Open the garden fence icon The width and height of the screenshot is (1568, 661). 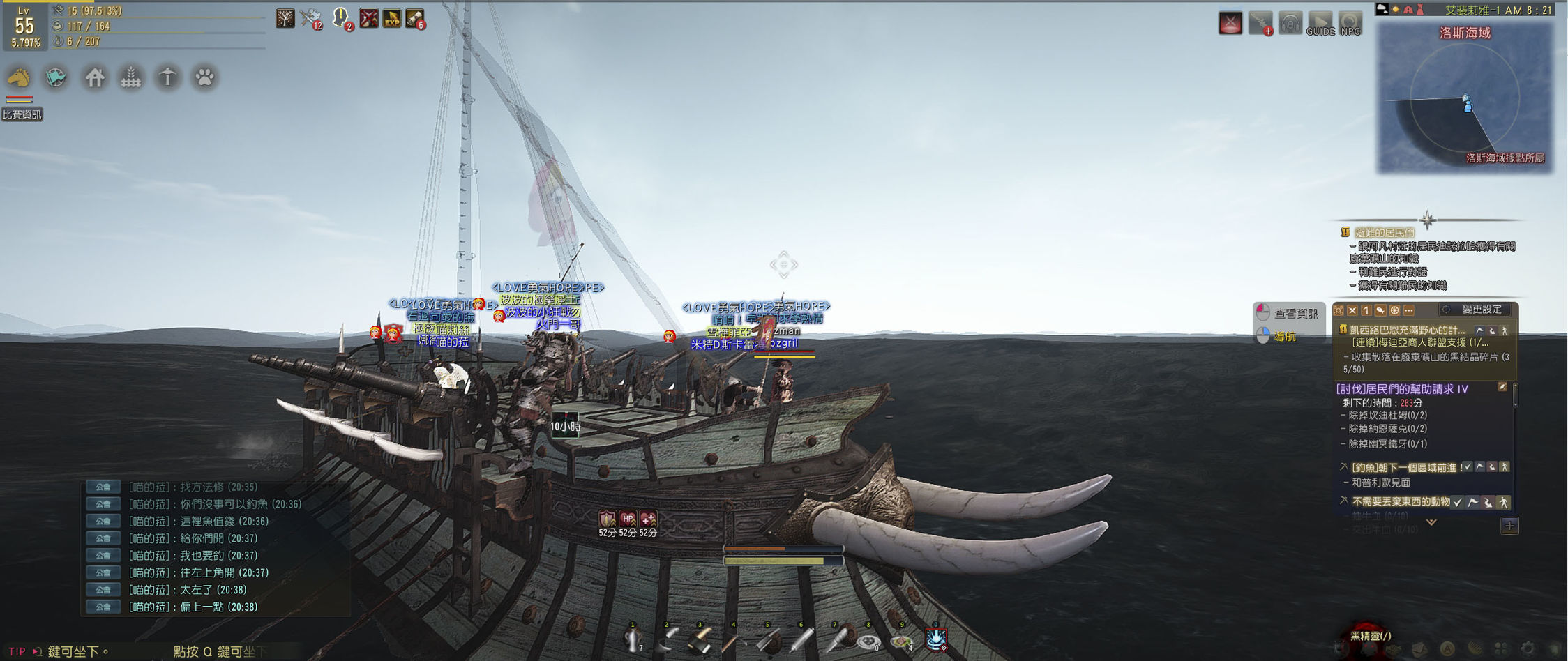point(131,77)
